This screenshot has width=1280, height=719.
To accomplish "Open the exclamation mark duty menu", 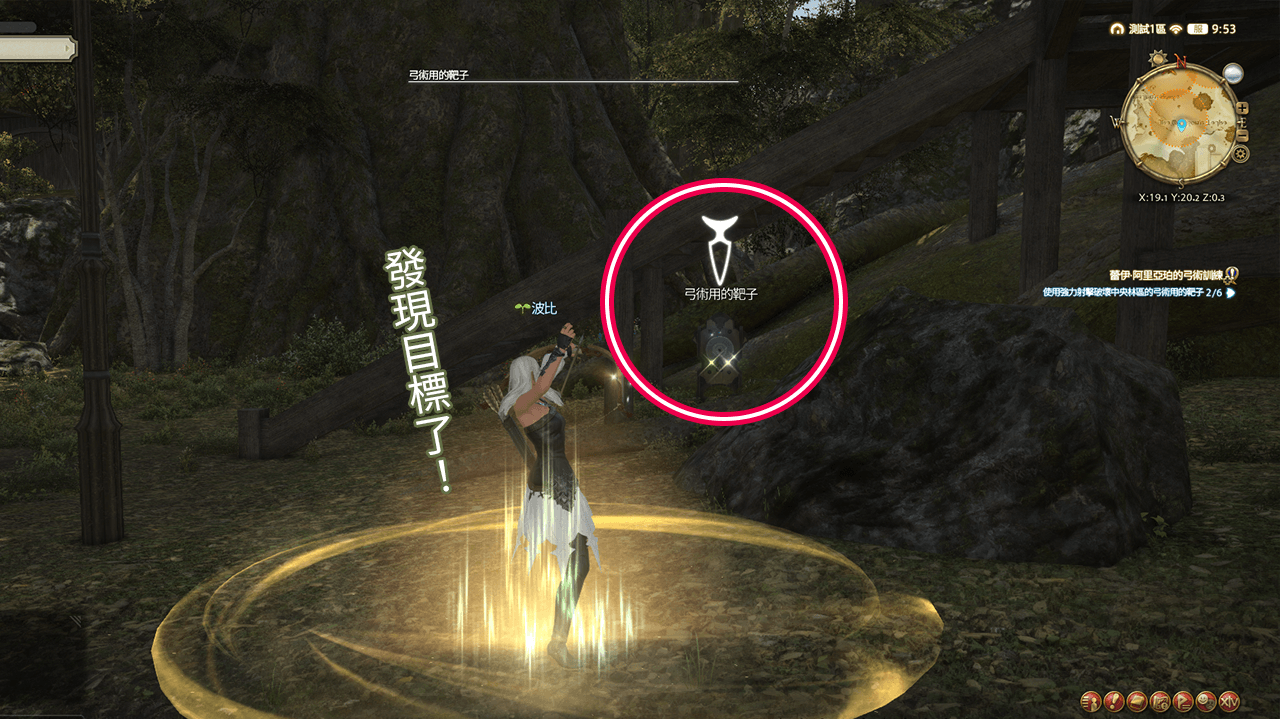I will 1114,700.
